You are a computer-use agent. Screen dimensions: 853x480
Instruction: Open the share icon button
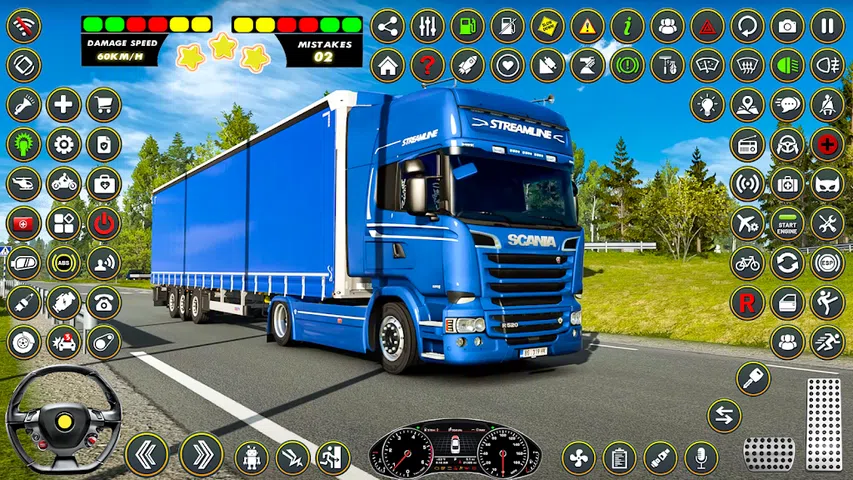click(x=387, y=26)
